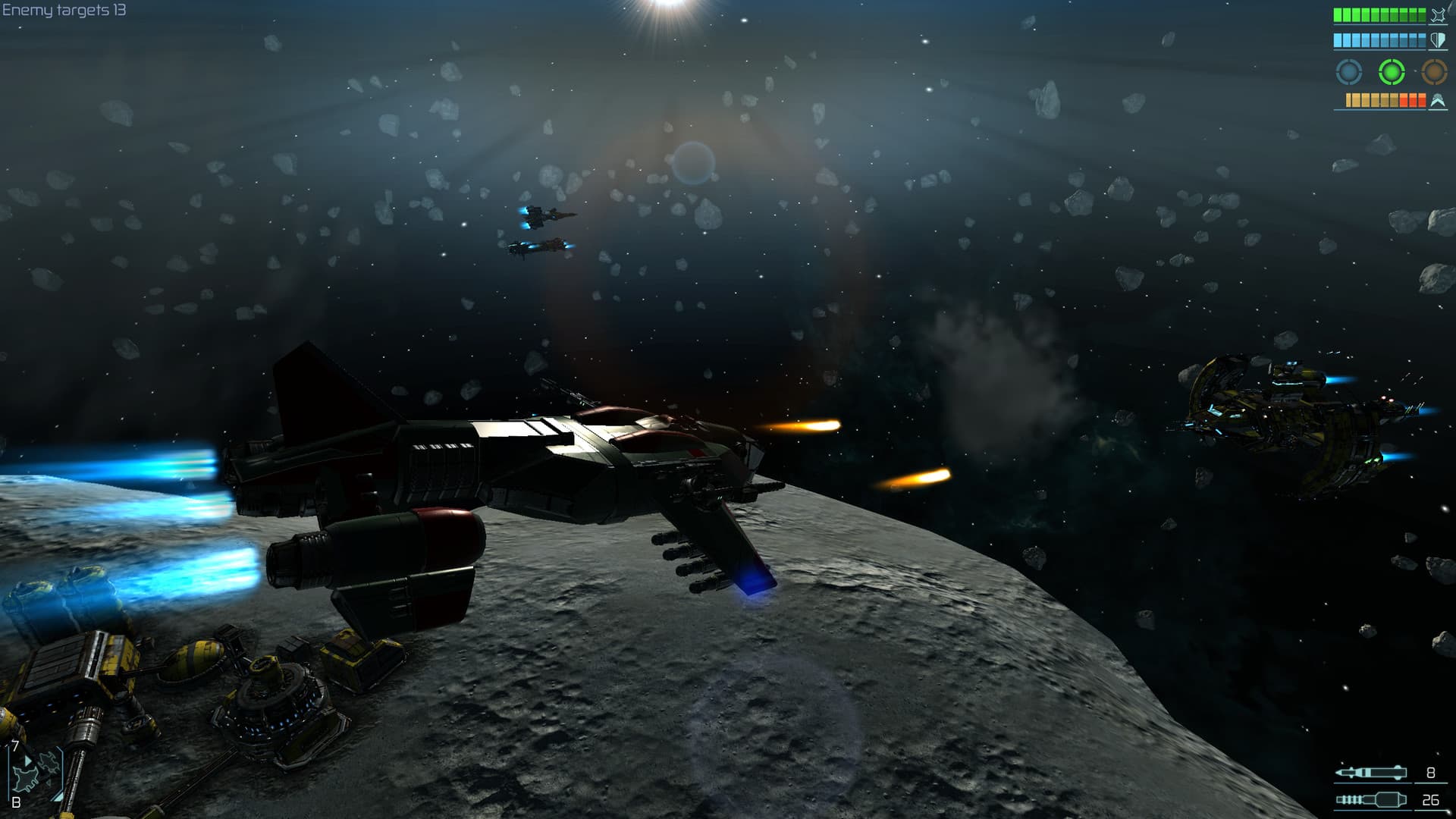Click the active ship silhouette in the fleet selector
The width and height of the screenshot is (1456, 819).
click(25, 779)
